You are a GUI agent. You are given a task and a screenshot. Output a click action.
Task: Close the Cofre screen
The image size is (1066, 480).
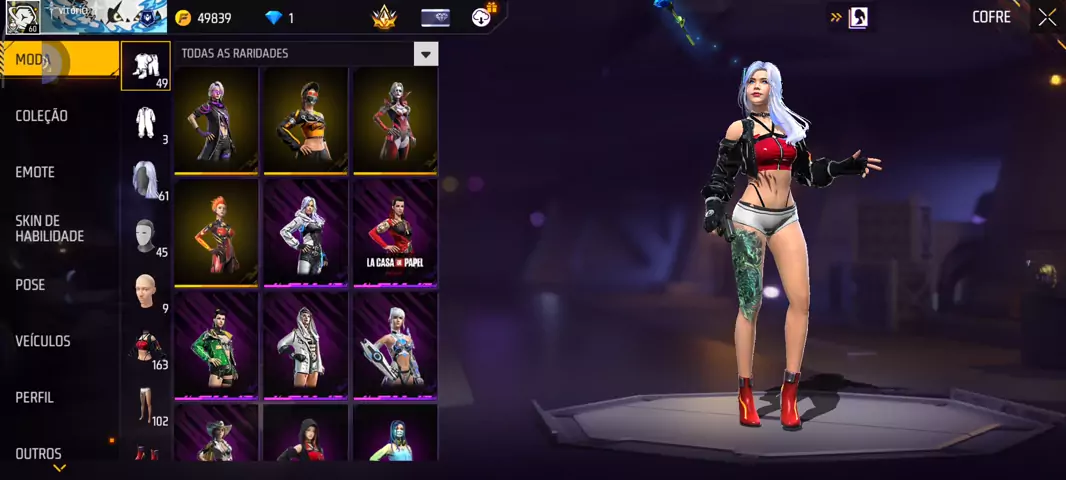(x=1047, y=17)
